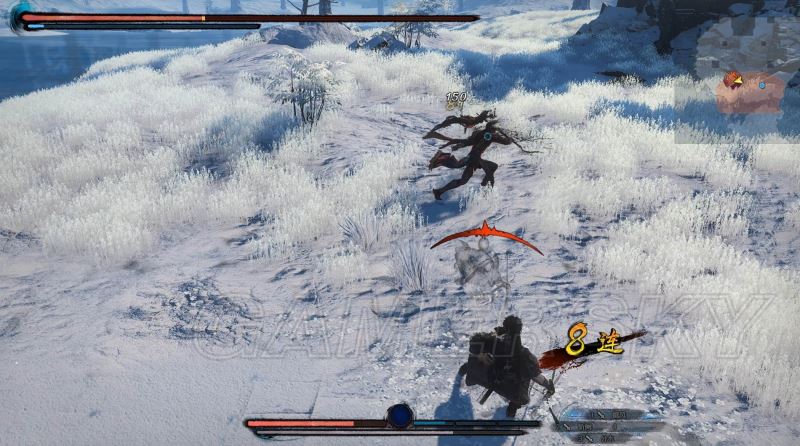Click the red player arrow on minimap
This screenshot has height=446, width=800.
click(x=733, y=80)
